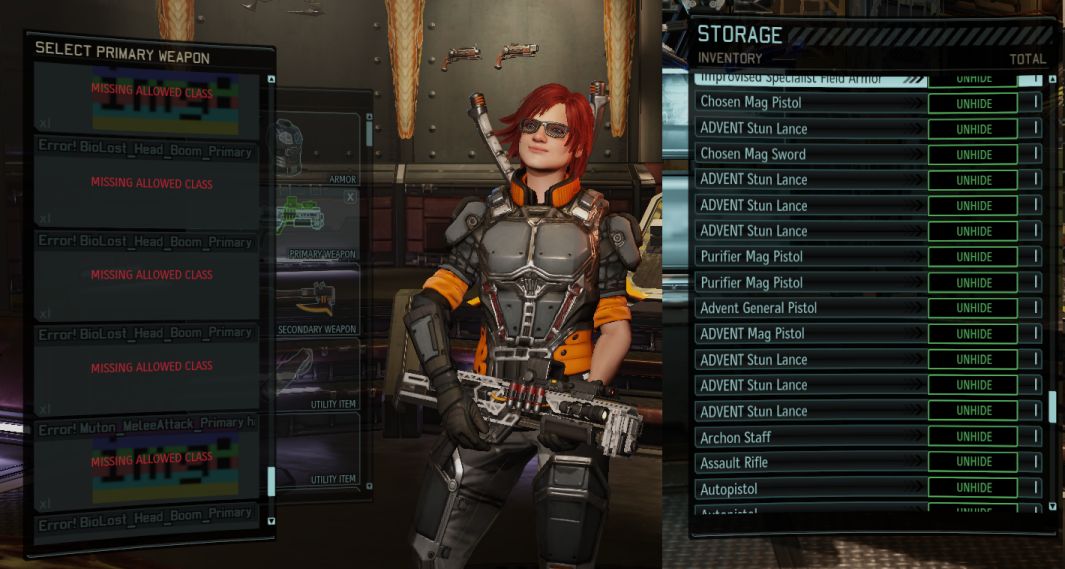Unhide the Assault Rifle in storage
This screenshot has height=569, width=1065.
click(973, 463)
